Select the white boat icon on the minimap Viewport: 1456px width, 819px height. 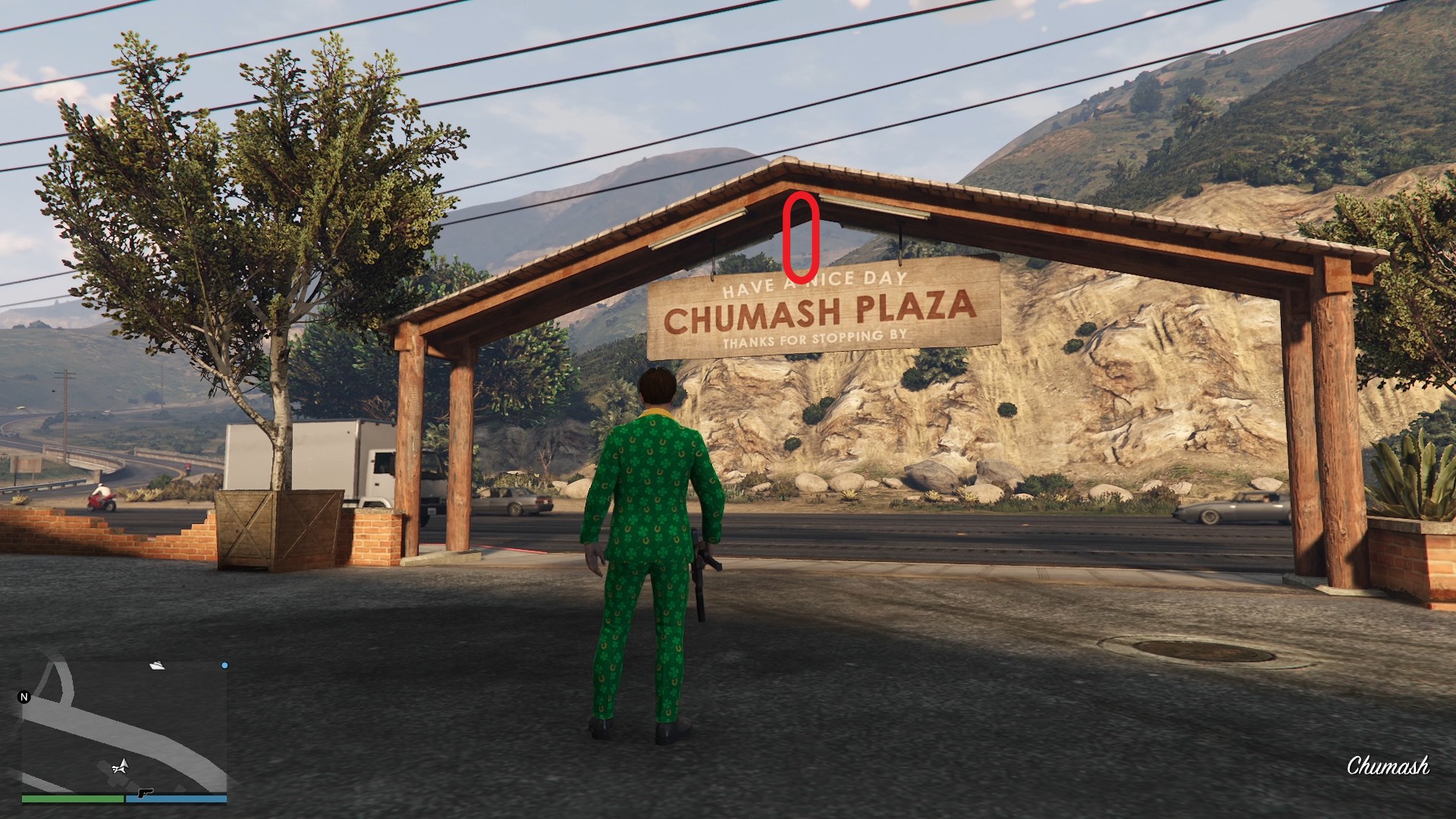157,666
